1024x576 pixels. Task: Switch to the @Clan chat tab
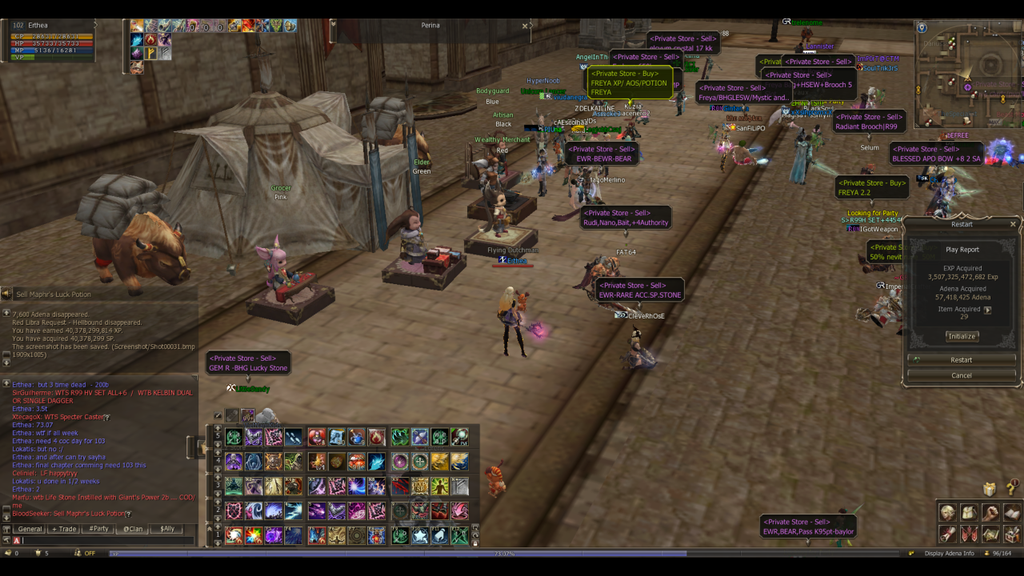(132, 529)
